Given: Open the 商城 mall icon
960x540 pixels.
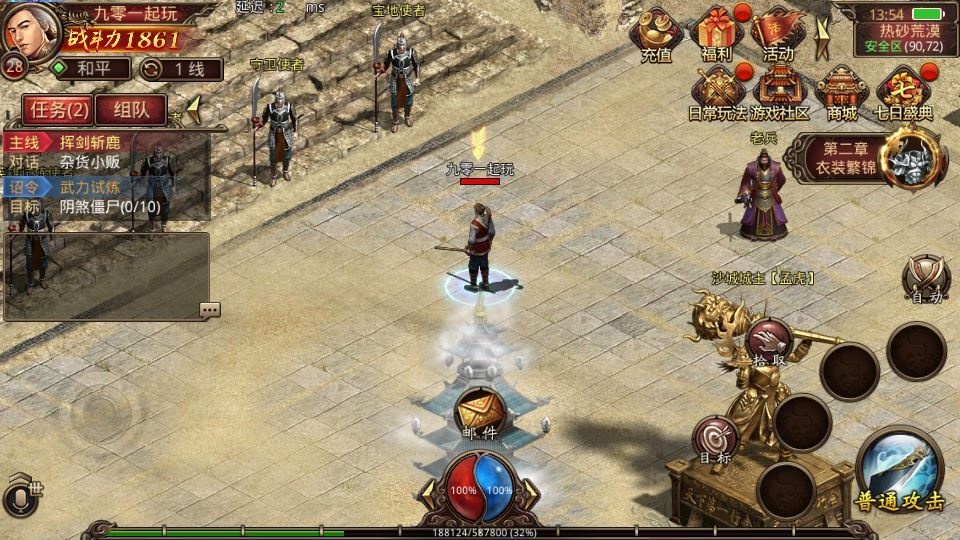Looking at the screenshot, I should point(842,93).
